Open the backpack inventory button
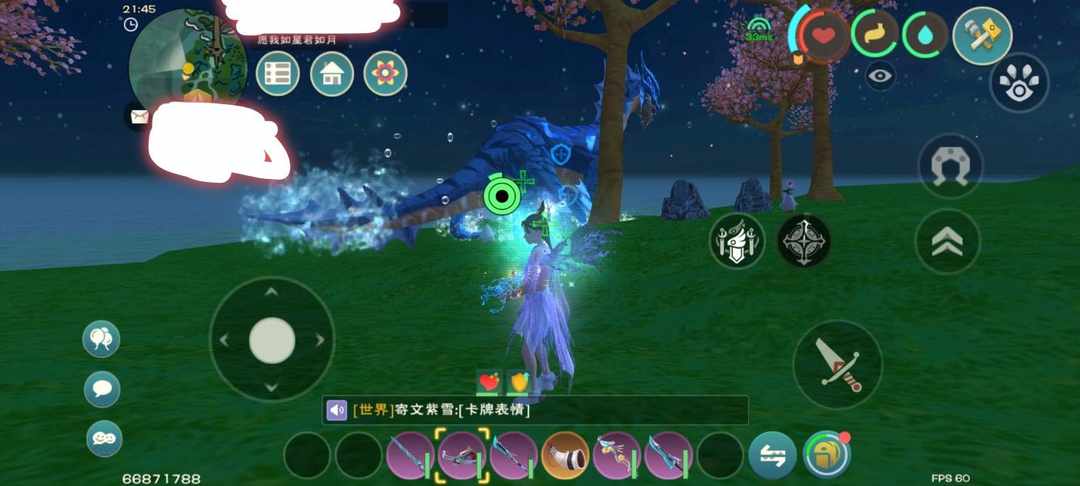 826,455
